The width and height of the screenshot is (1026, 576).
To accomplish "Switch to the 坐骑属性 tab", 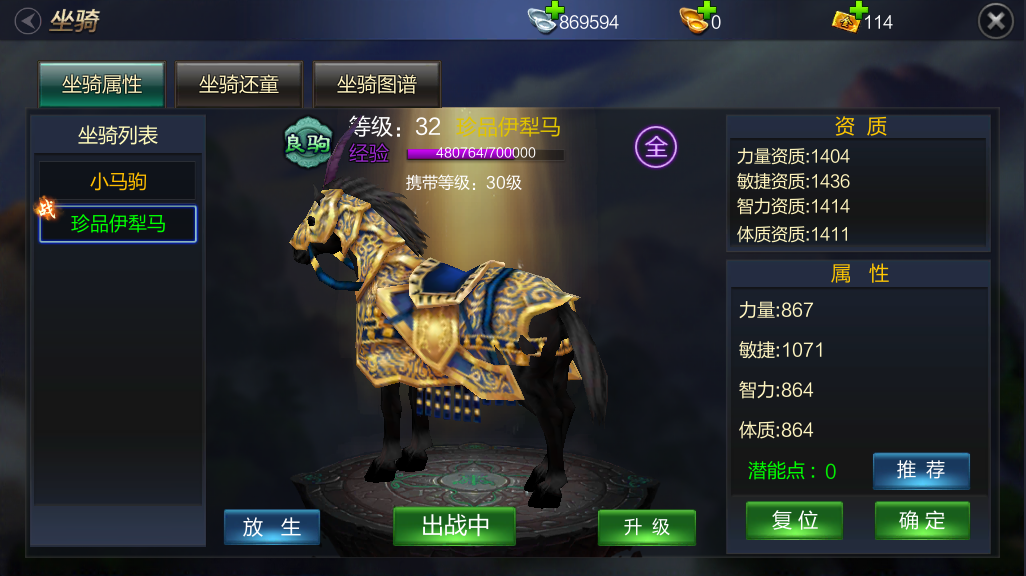I will [x=102, y=85].
